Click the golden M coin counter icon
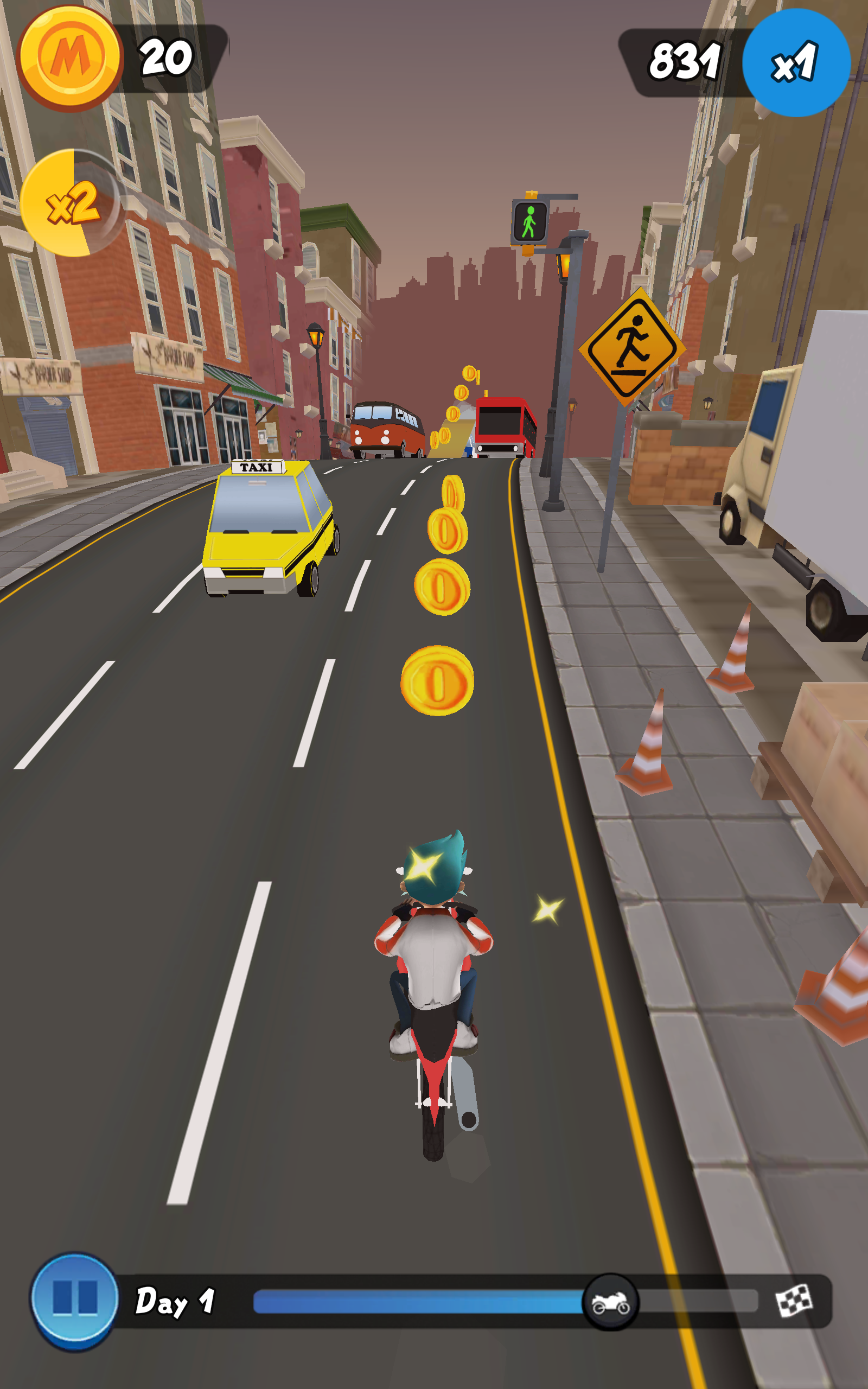The width and height of the screenshot is (868, 1389). (69, 58)
